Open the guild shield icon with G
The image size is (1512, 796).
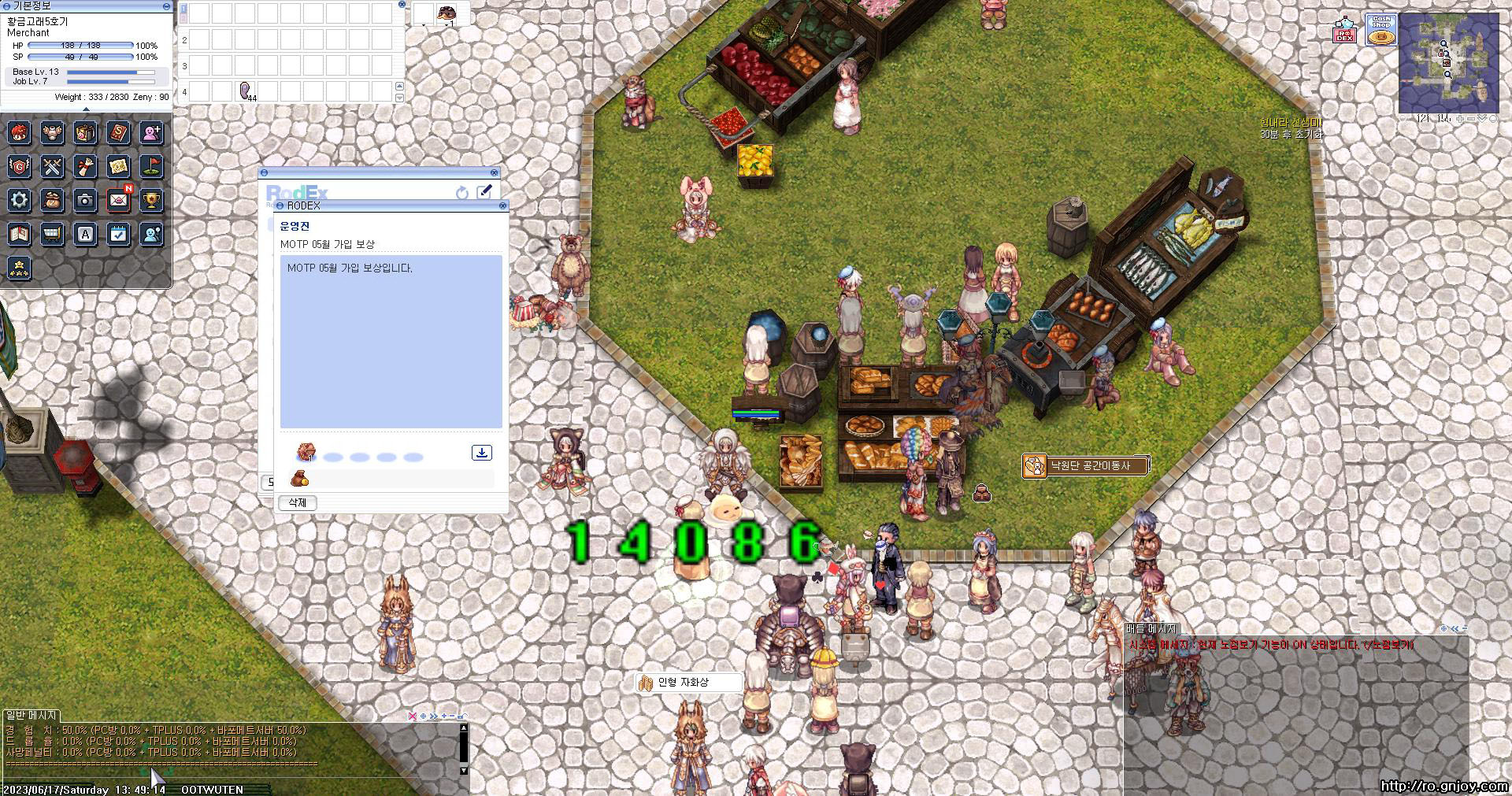[x=20, y=166]
